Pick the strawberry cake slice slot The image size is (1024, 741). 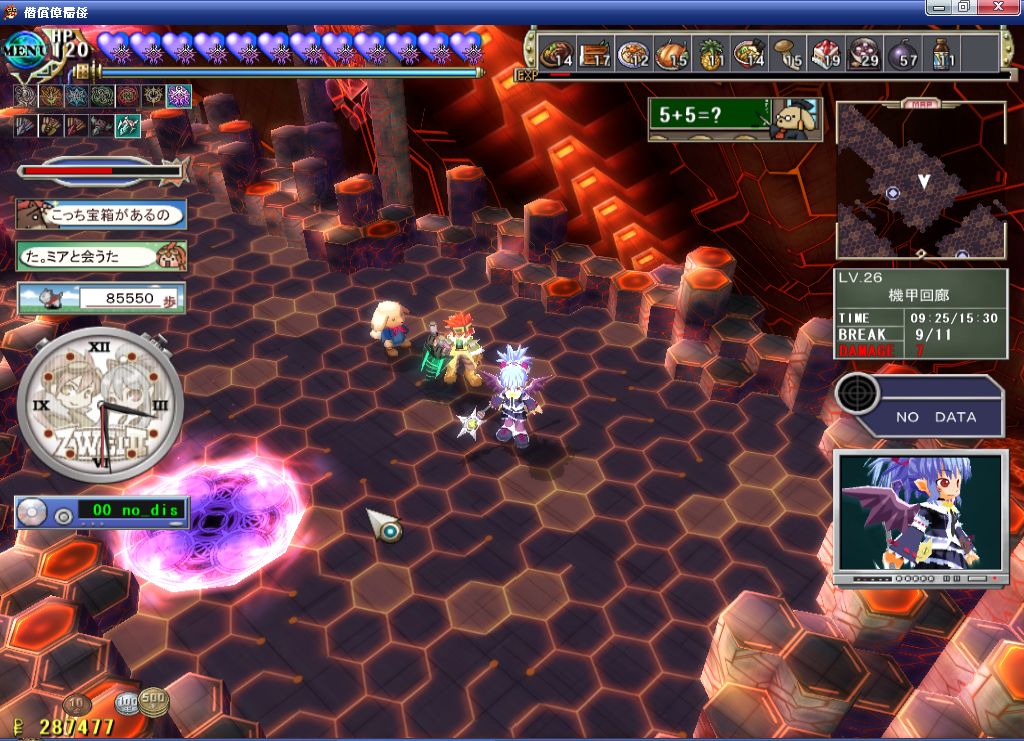point(825,54)
